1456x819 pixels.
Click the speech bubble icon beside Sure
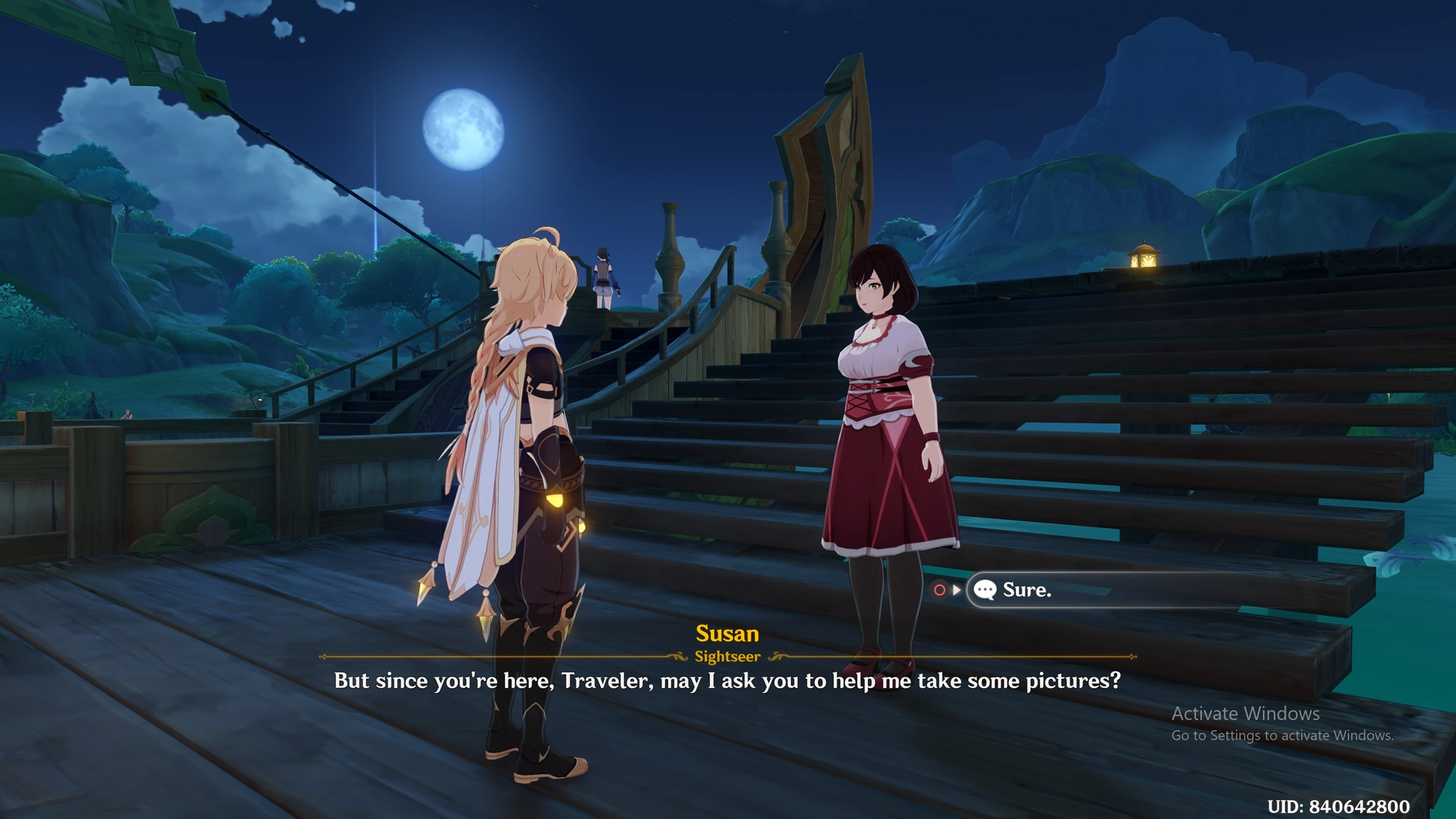[985, 589]
